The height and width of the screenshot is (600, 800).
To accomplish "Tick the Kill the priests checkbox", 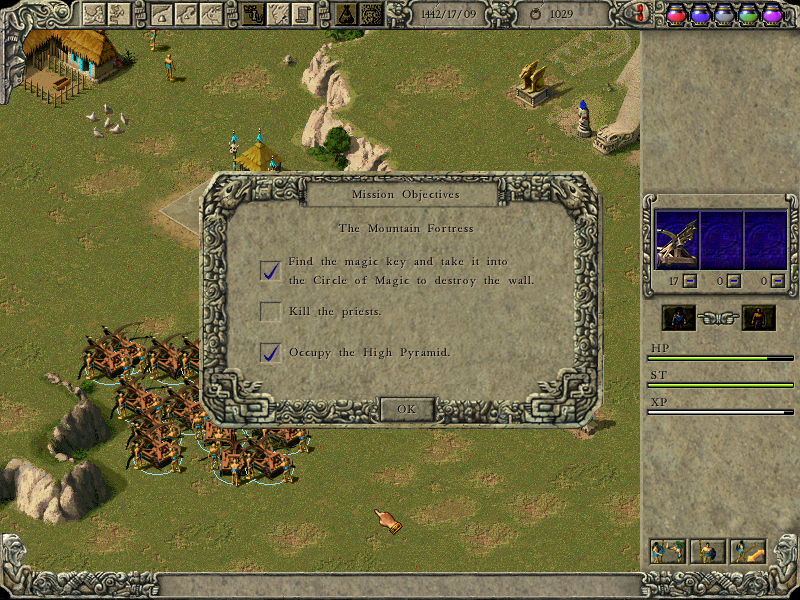I will (x=270, y=312).
